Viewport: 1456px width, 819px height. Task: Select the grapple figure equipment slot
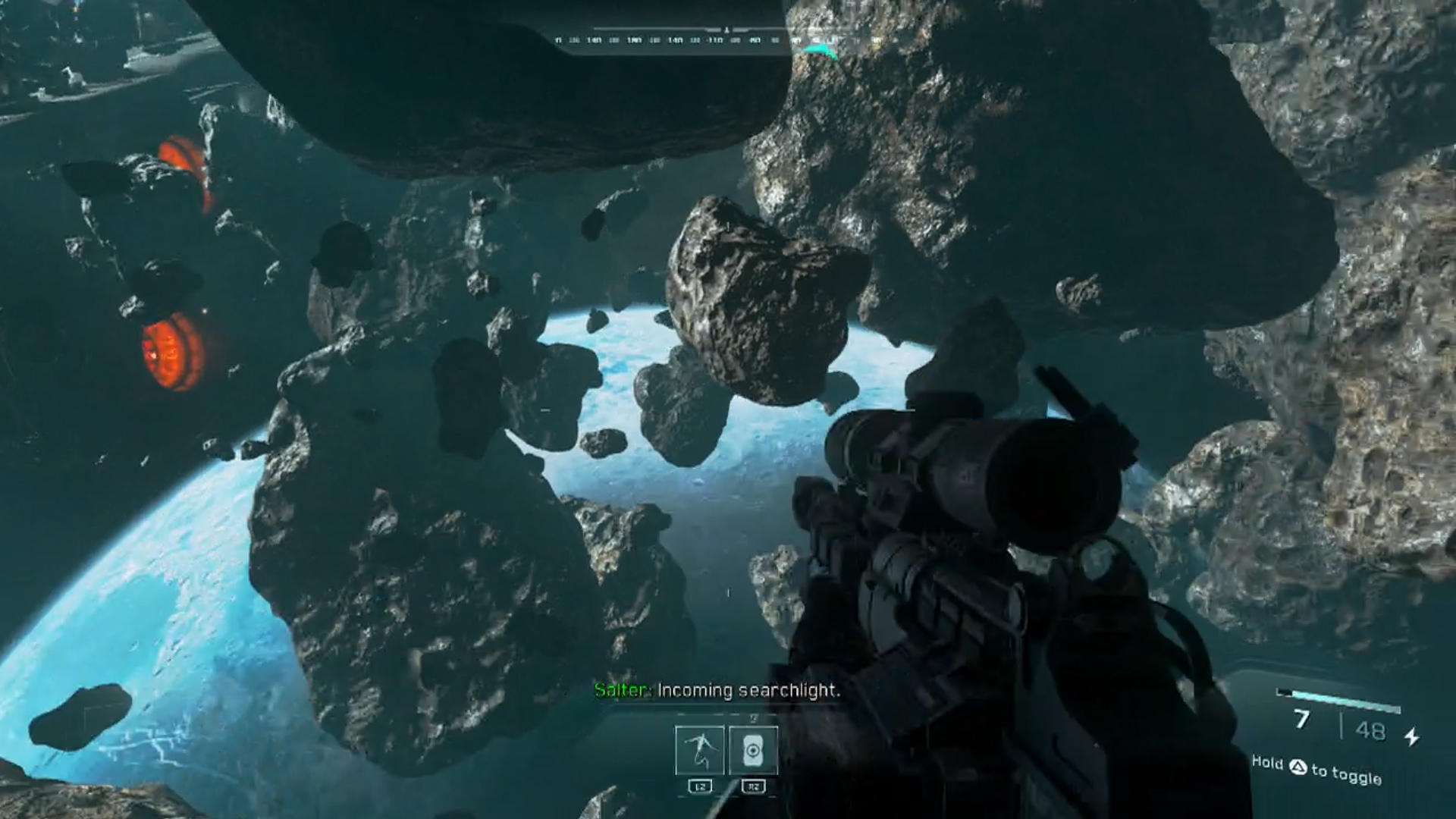(699, 750)
